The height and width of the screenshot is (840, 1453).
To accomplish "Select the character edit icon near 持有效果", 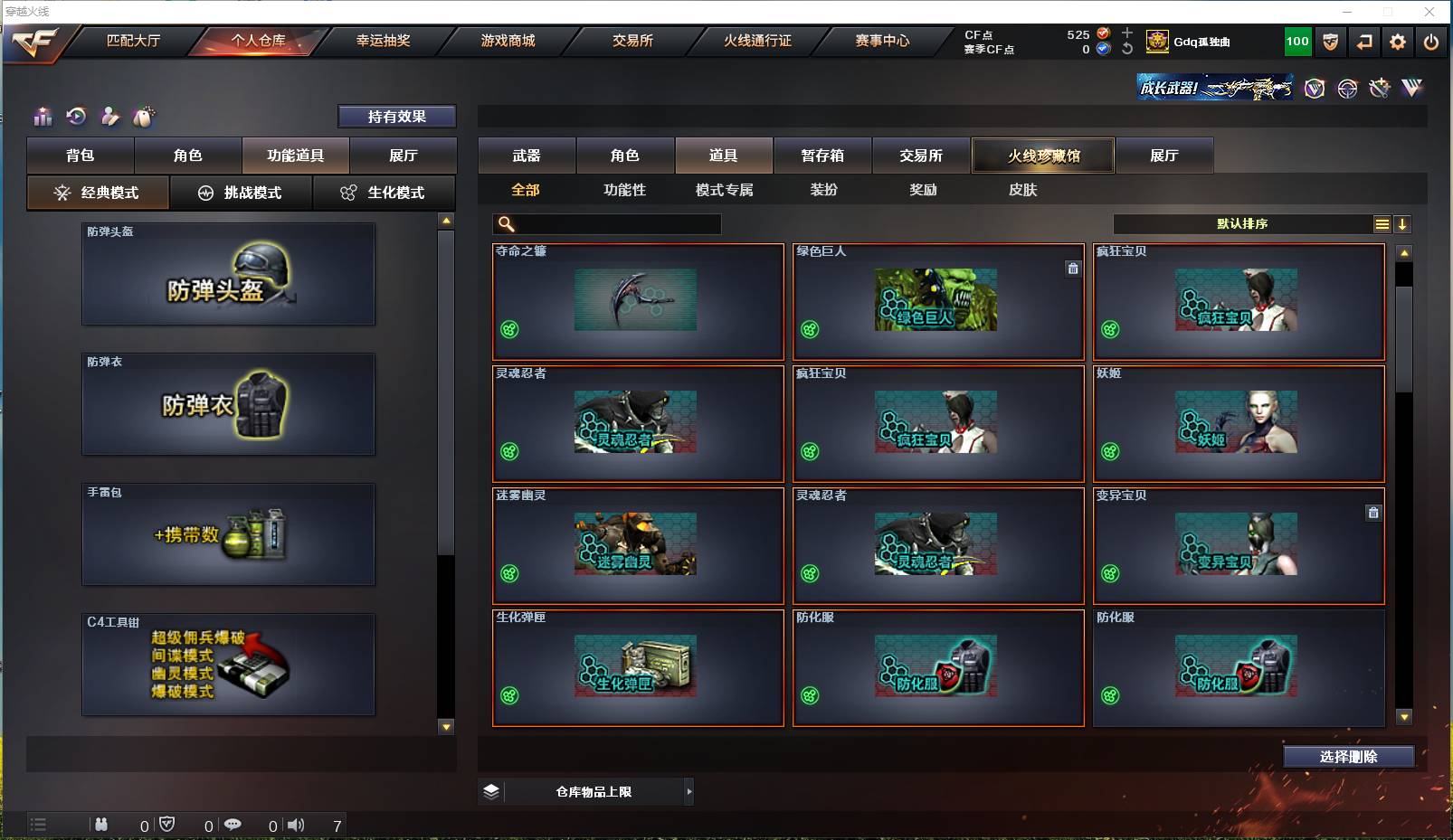I will point(109,117).
